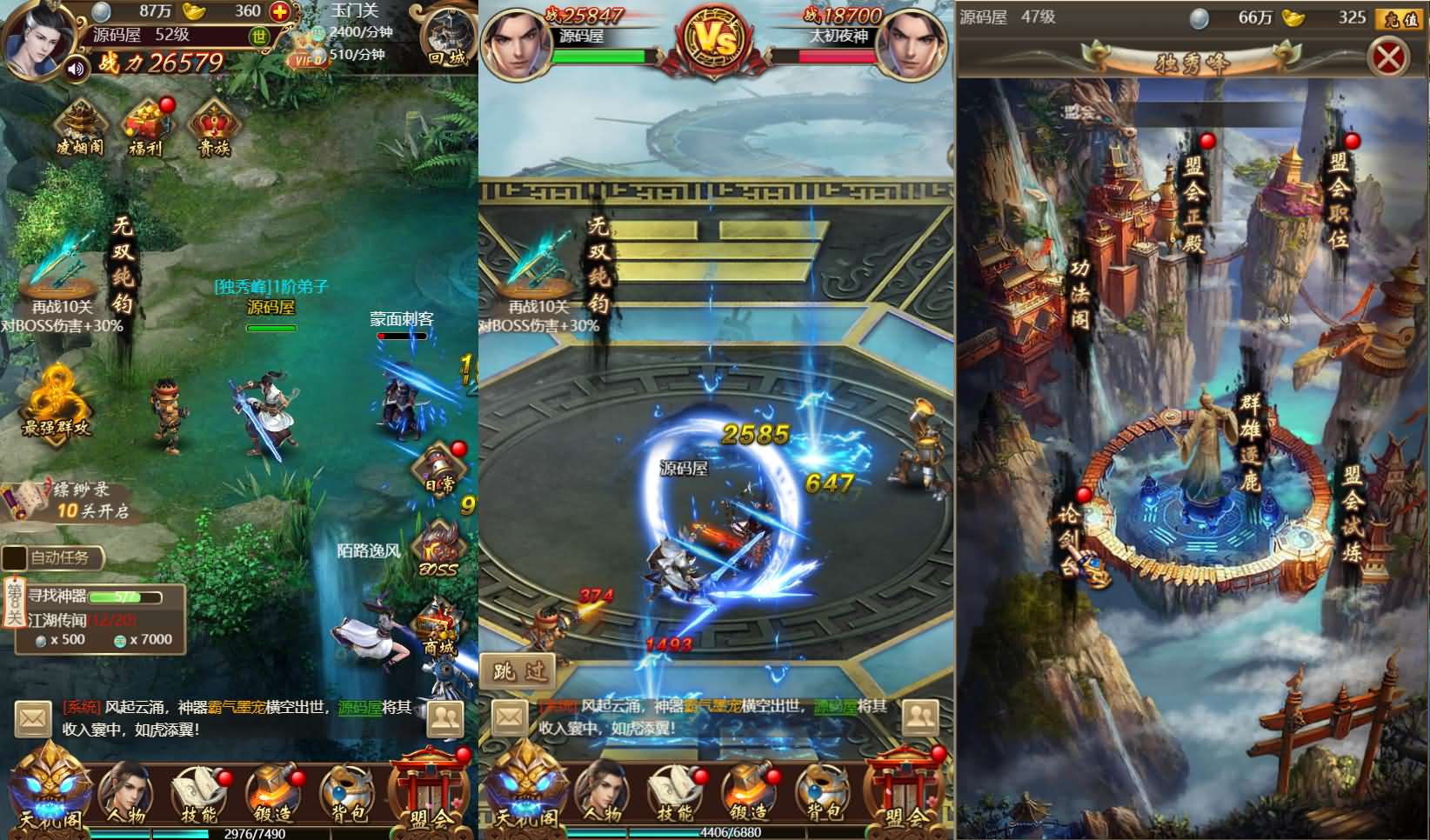1430x840 pixels.
Task: Toggle the sound speaker icon
Action: (x=77, y=68)
